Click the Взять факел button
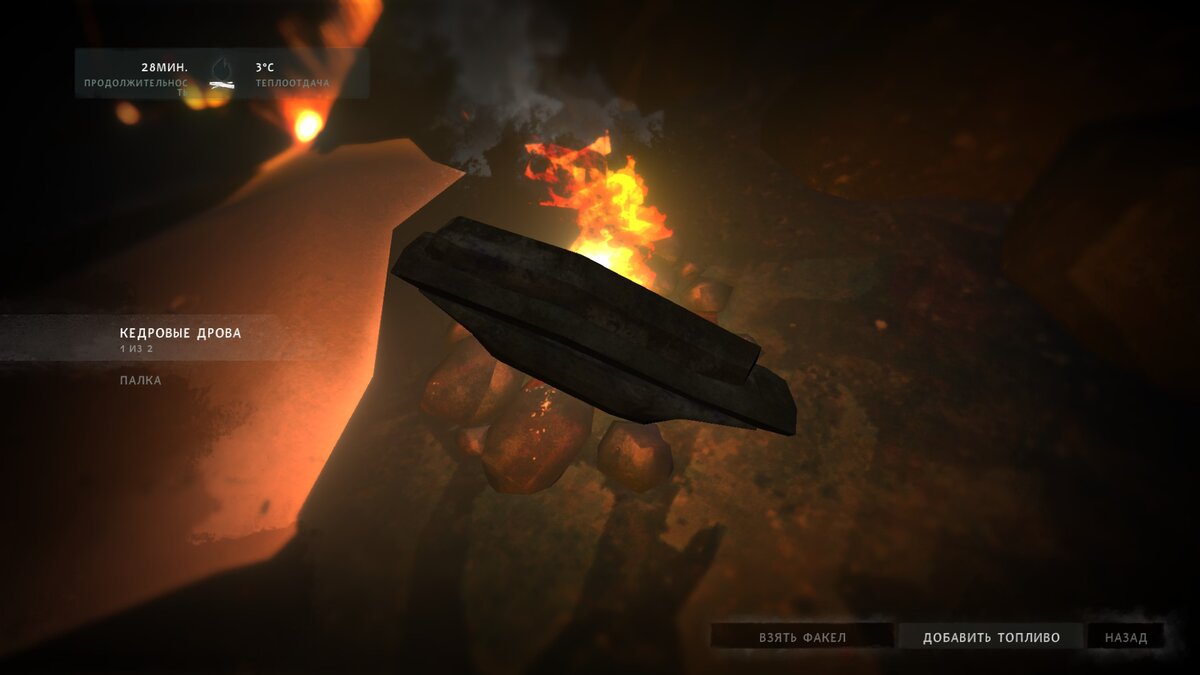The height and width of the screenshot is (675, 1200). point(802,637)
